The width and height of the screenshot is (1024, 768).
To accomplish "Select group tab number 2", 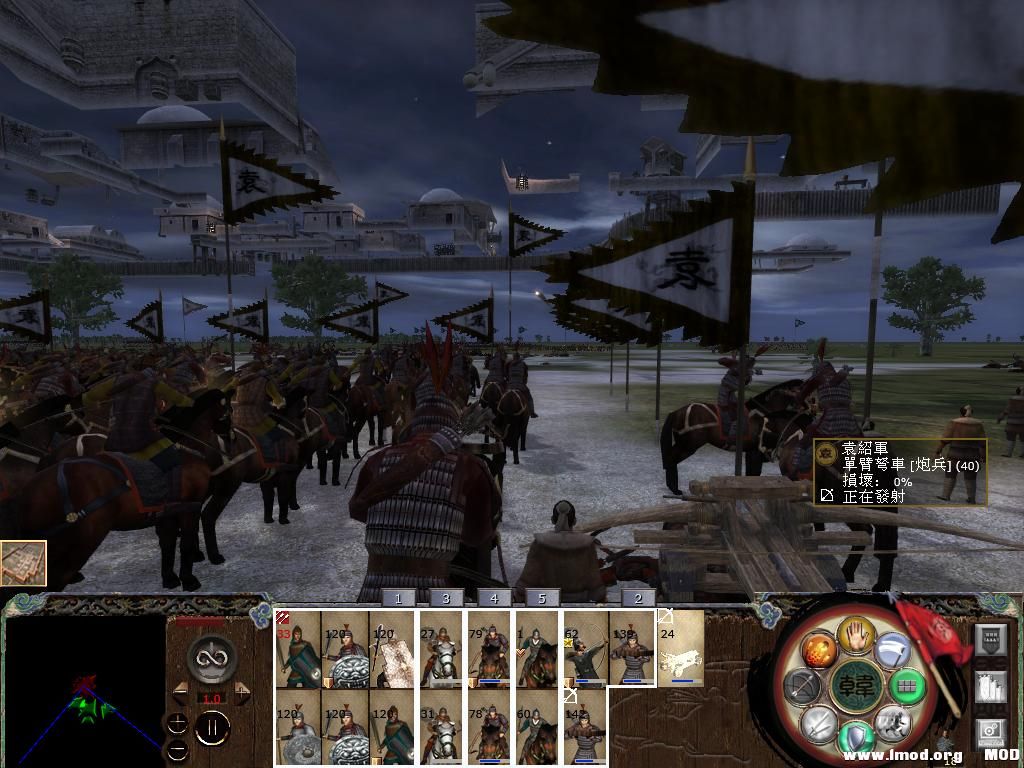I will click(638, 598).
